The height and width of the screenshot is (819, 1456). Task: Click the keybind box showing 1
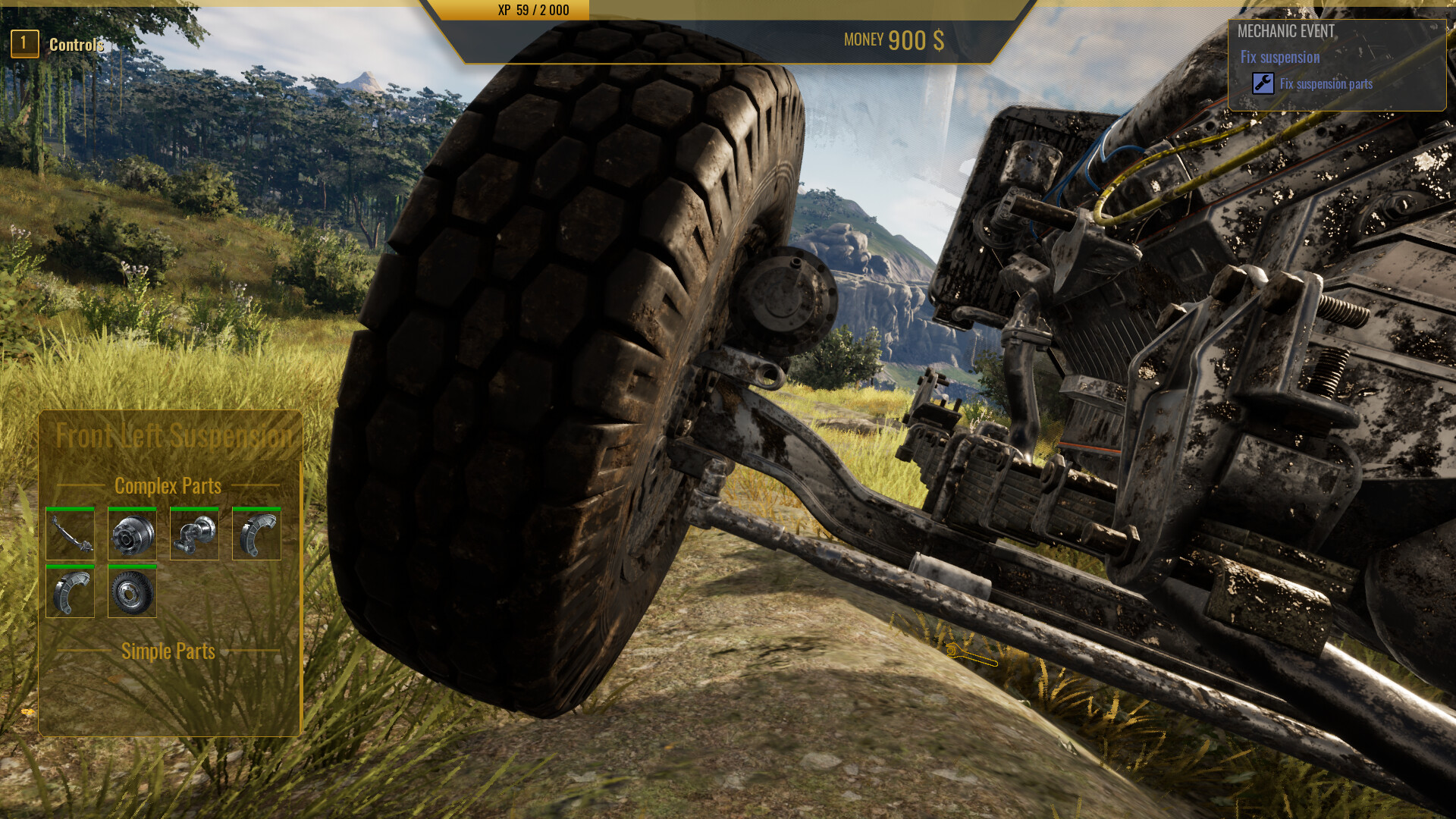tap(25, 43)
